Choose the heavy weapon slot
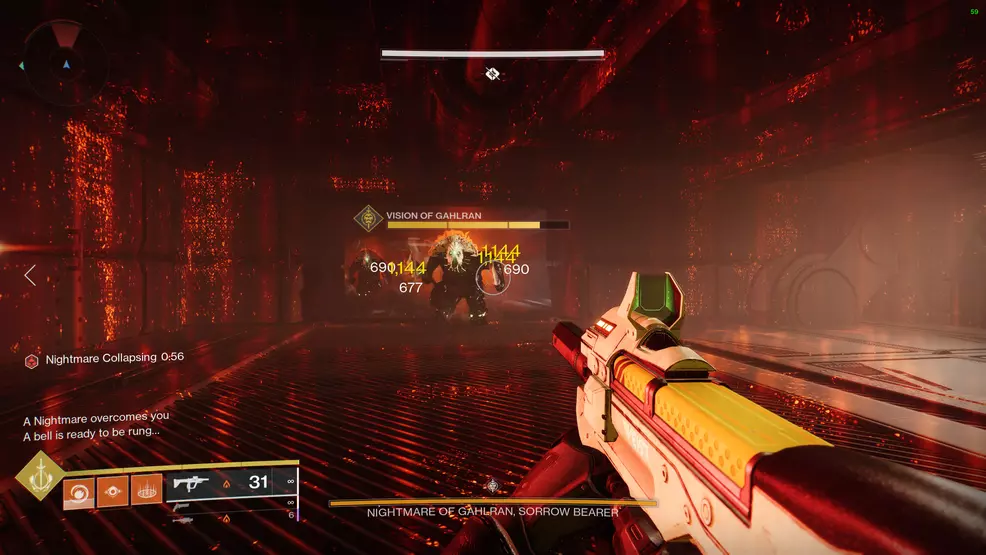 pos(182,520)
